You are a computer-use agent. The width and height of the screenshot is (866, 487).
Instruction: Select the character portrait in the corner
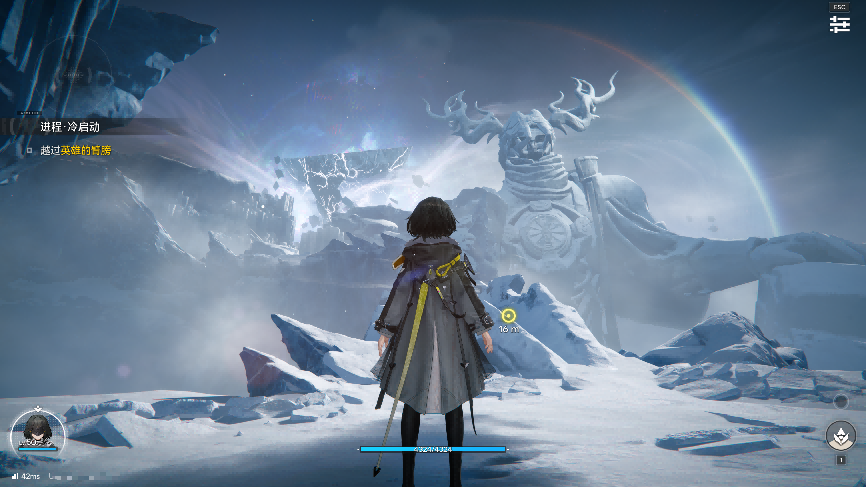[x=37, y=433]
